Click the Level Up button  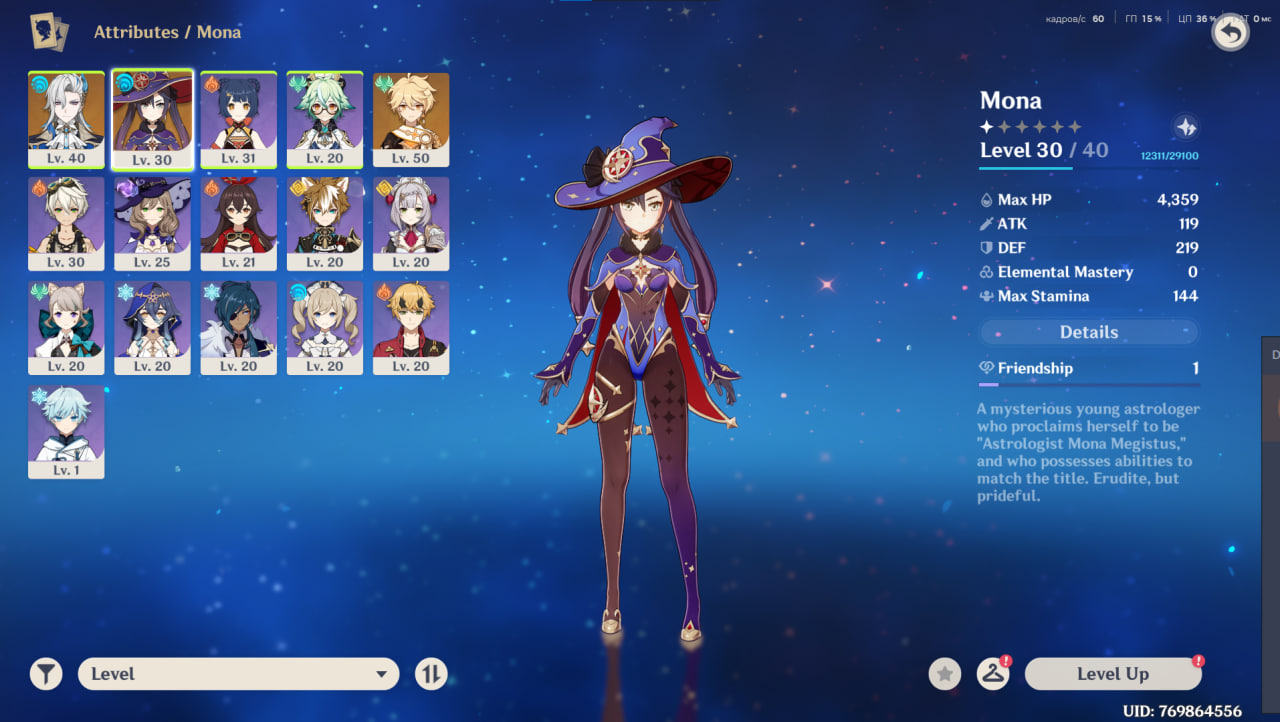click(1113, 674)
